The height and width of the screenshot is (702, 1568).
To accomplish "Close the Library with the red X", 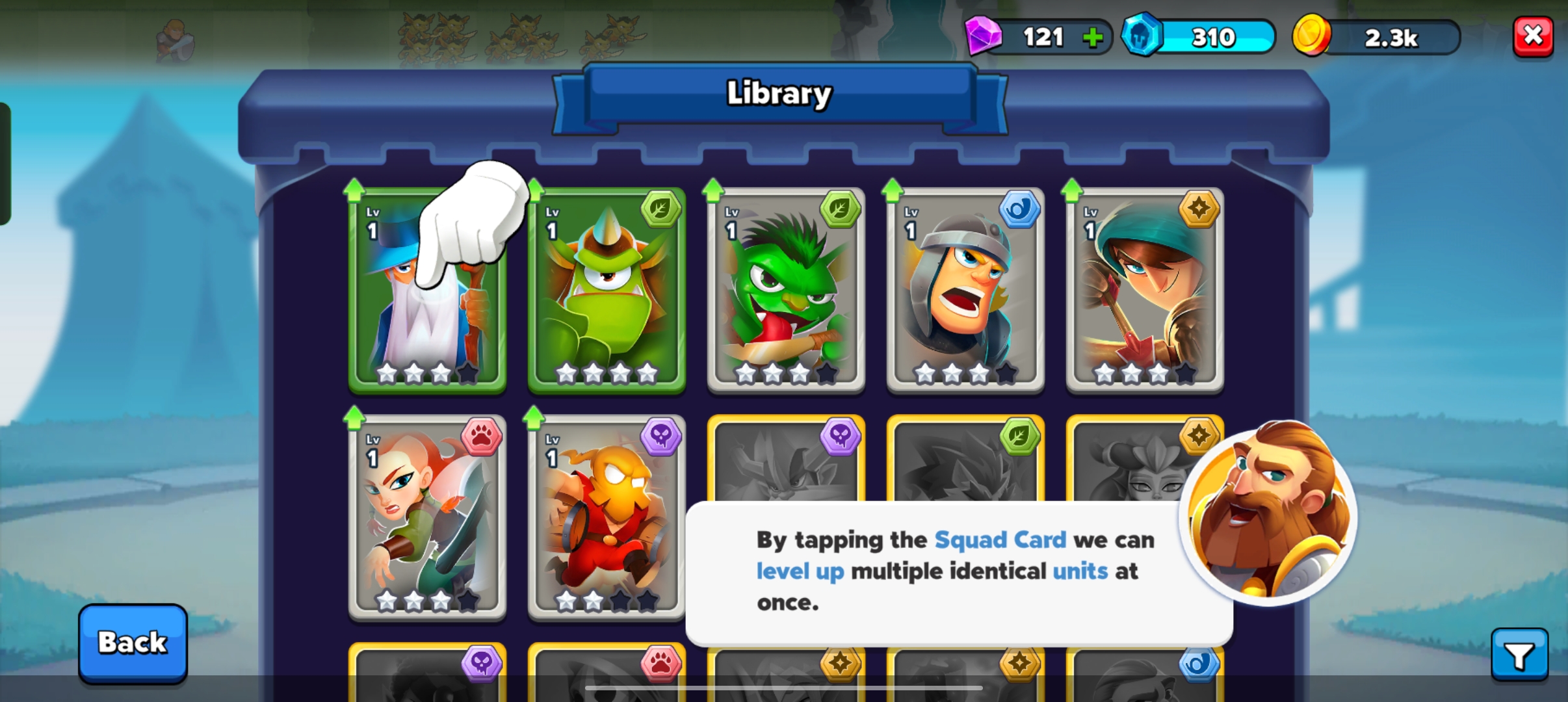I will (1533, 36).
